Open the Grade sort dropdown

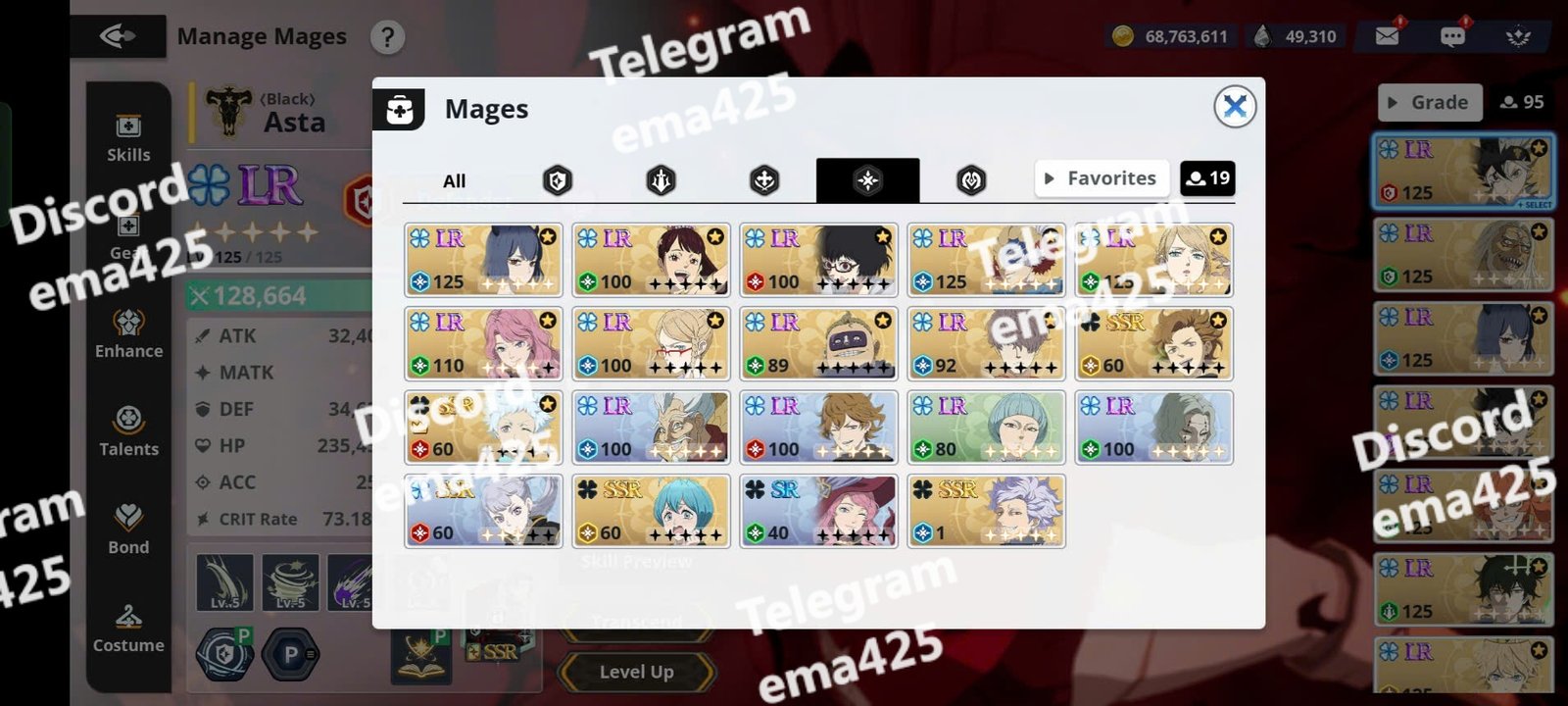pyautogui.click(x=1429, y=102)
